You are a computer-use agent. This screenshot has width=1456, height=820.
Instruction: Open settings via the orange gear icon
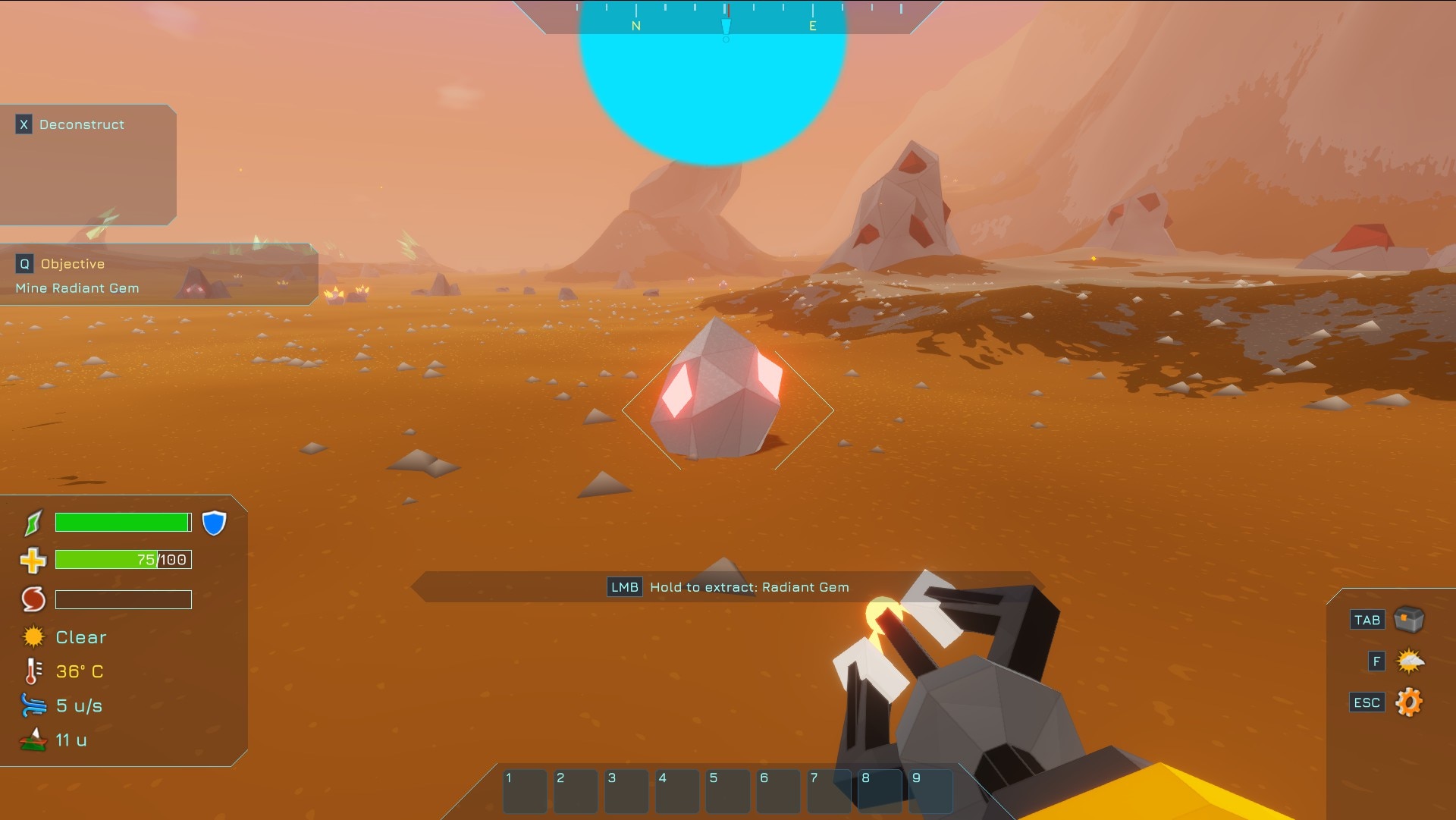tap(1409, 702)
